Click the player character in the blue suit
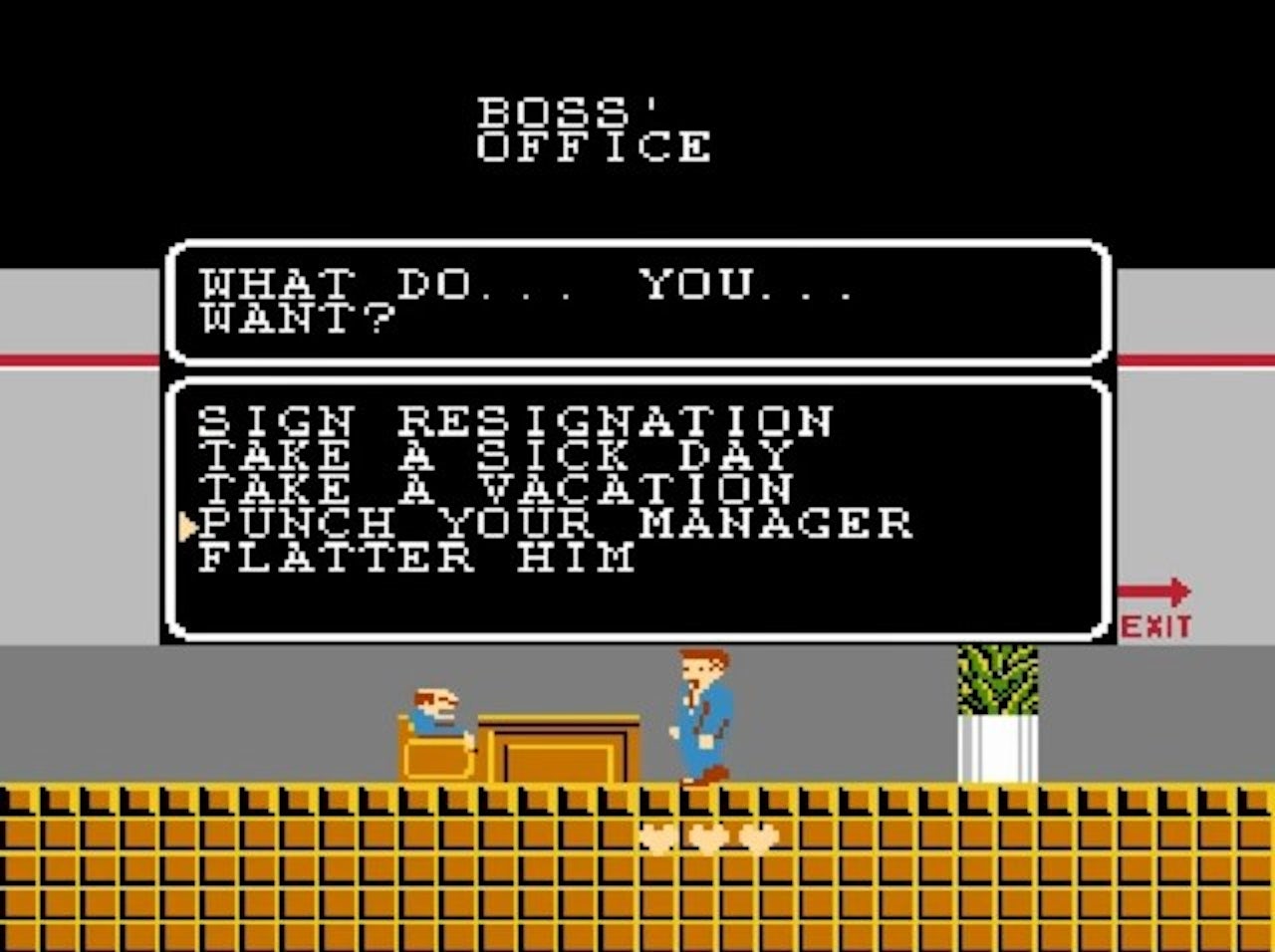 tap(699, 707)
